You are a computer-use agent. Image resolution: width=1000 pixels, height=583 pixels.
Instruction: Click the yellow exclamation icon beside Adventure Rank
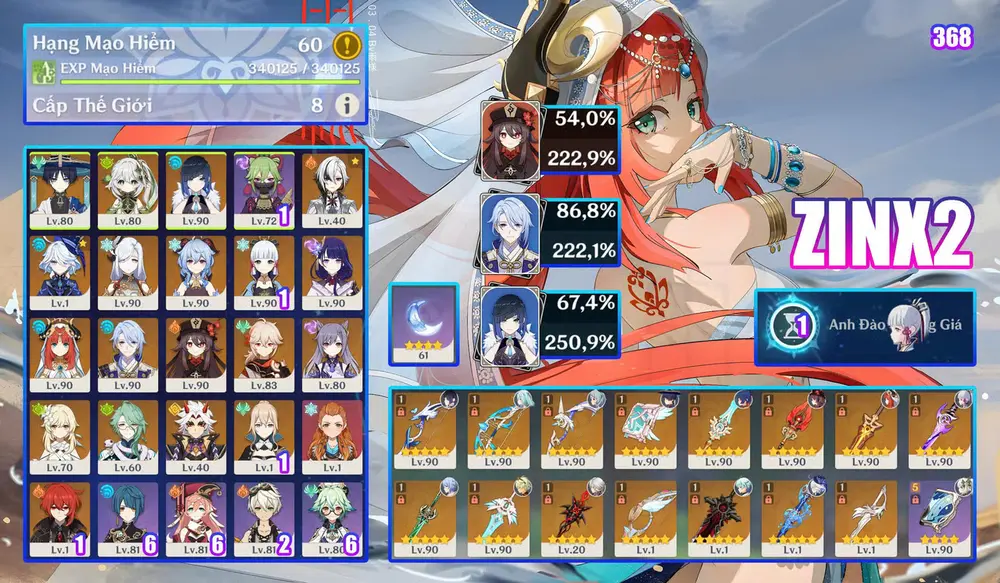pyautogui.click(x=346, y=45)
